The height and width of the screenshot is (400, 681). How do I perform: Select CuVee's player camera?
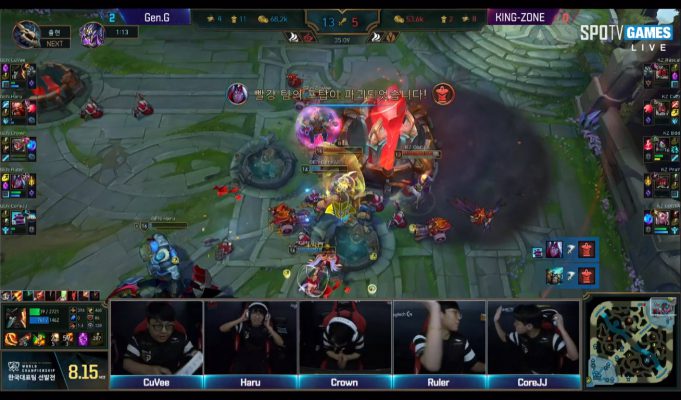tap(155, 338)
